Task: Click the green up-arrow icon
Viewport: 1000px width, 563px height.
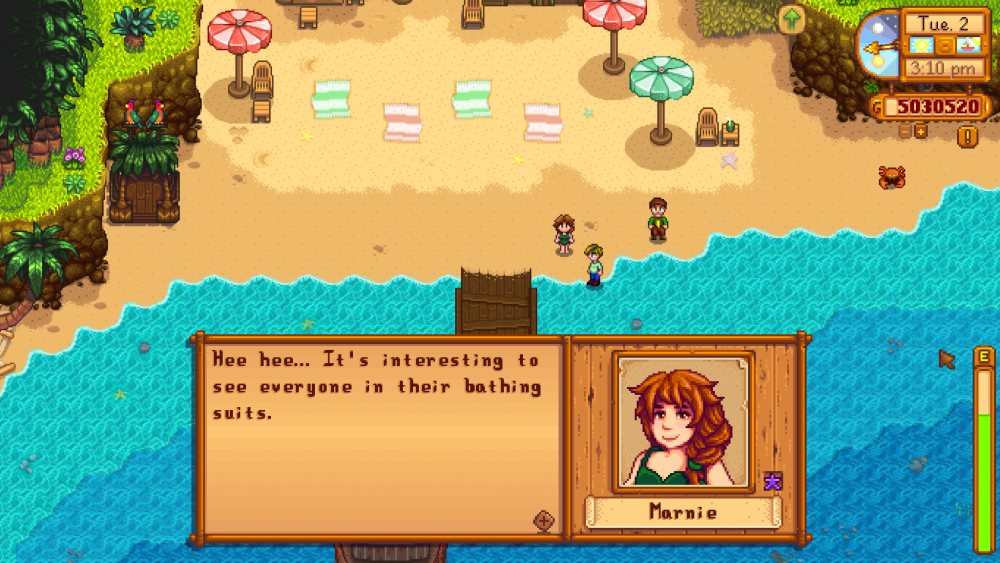Action: click(x=791, y=19)
